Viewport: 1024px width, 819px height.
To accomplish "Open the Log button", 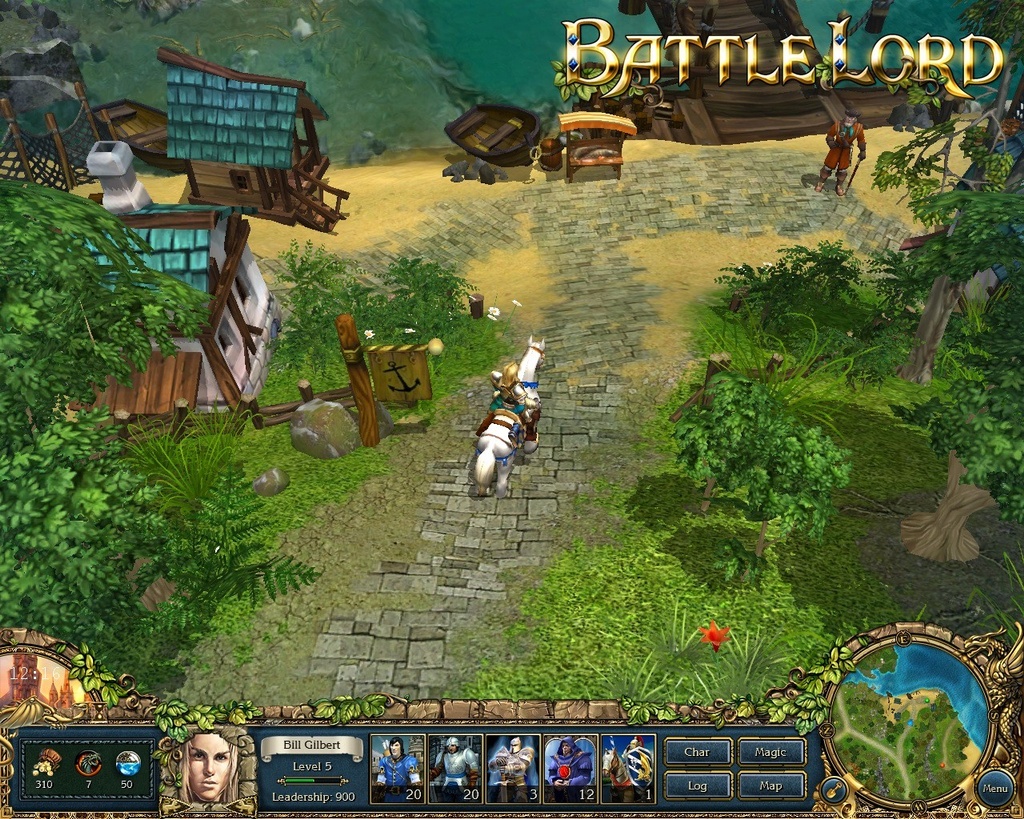I will point(697,785).
